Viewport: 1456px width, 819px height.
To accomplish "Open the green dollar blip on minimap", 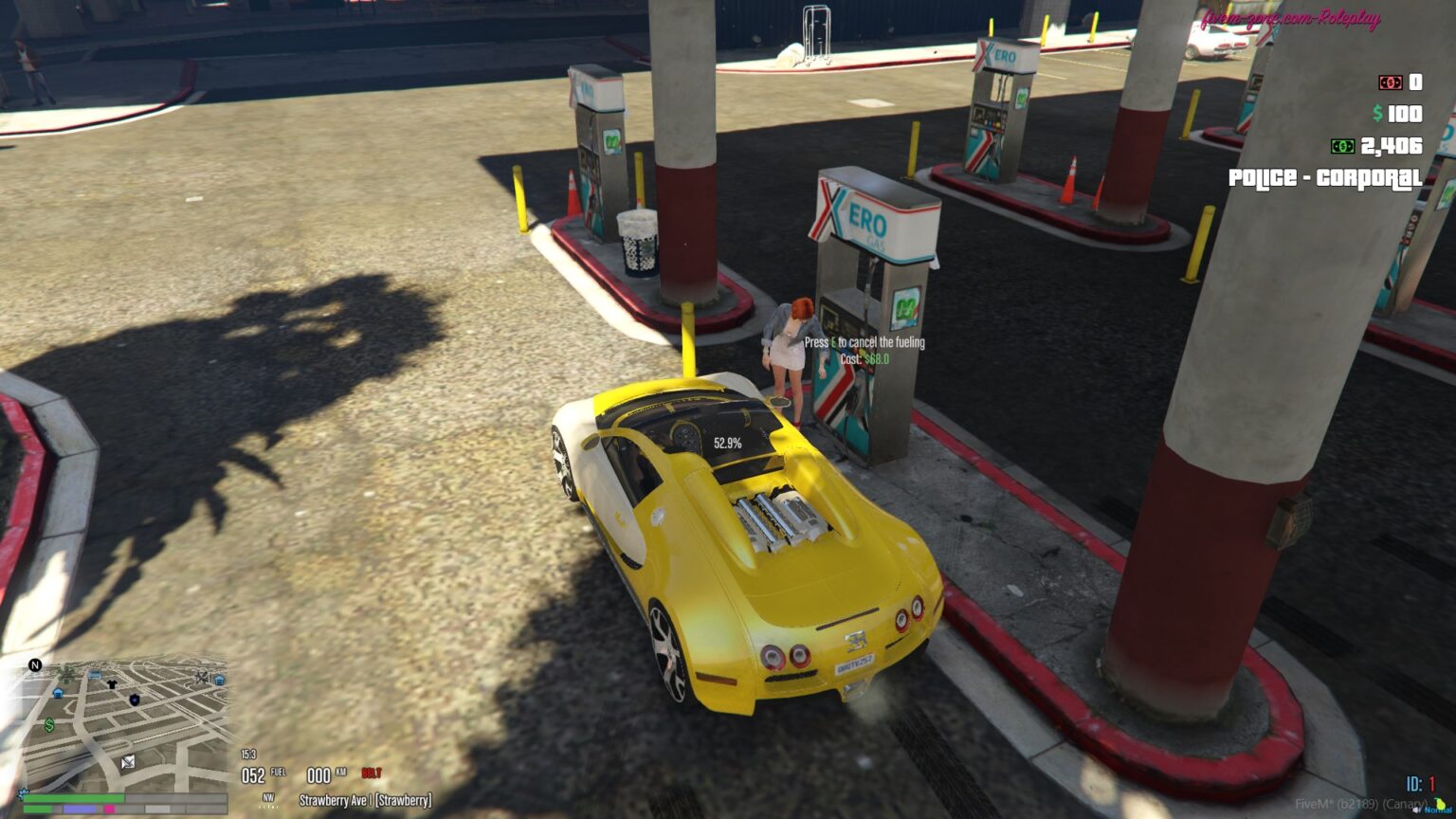I will click(49, 725).
